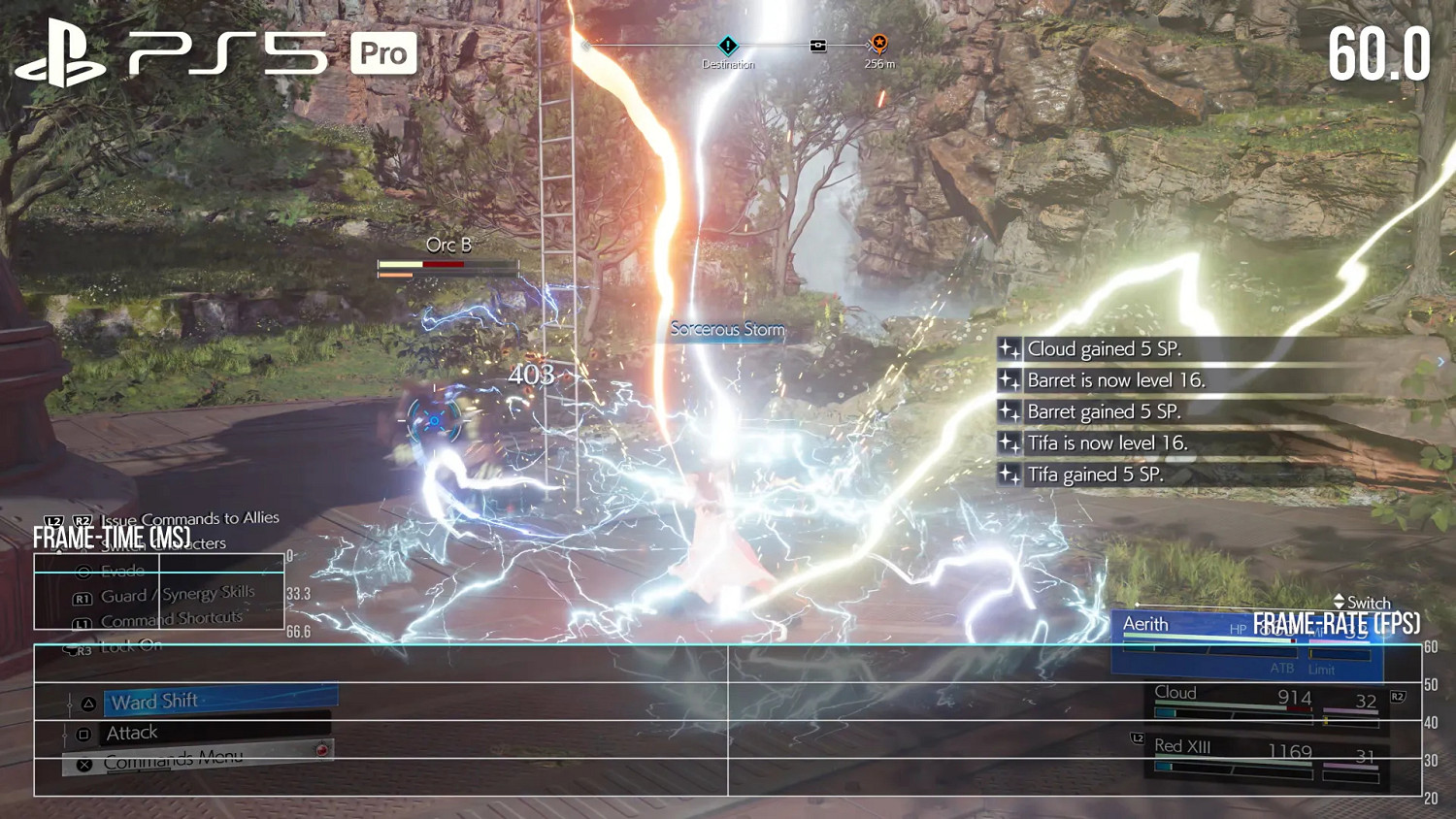
Task: Click Aerith's Limit gauge
Action: (x=1338, y=653)
